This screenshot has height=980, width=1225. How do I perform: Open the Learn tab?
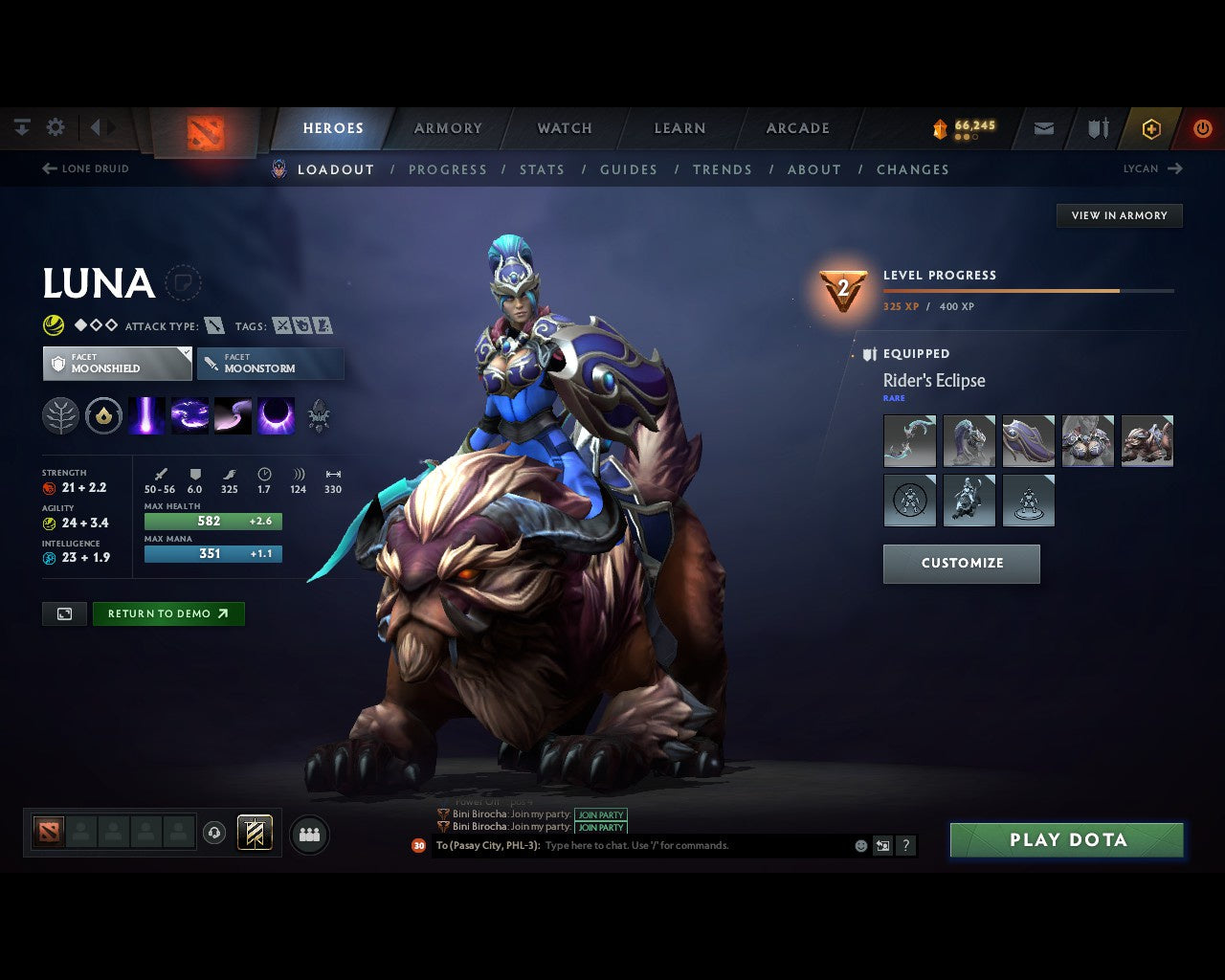click(x=679, y=128)
